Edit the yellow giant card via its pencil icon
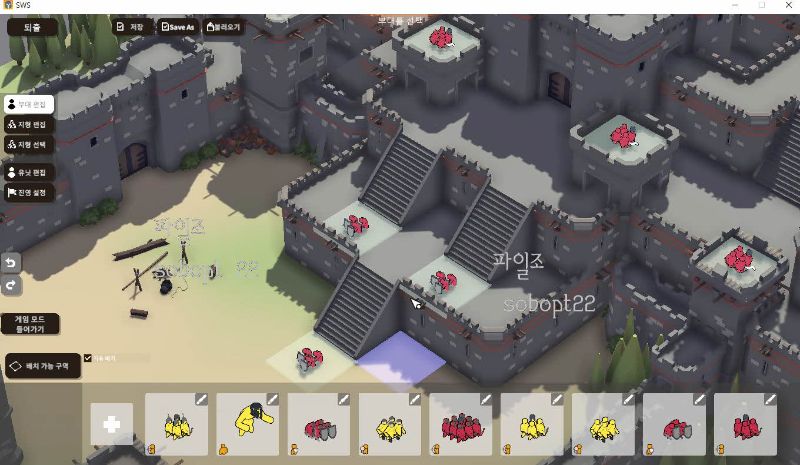Image resolution: width=800 pixels, height=465 pixels. click(272, 399)
